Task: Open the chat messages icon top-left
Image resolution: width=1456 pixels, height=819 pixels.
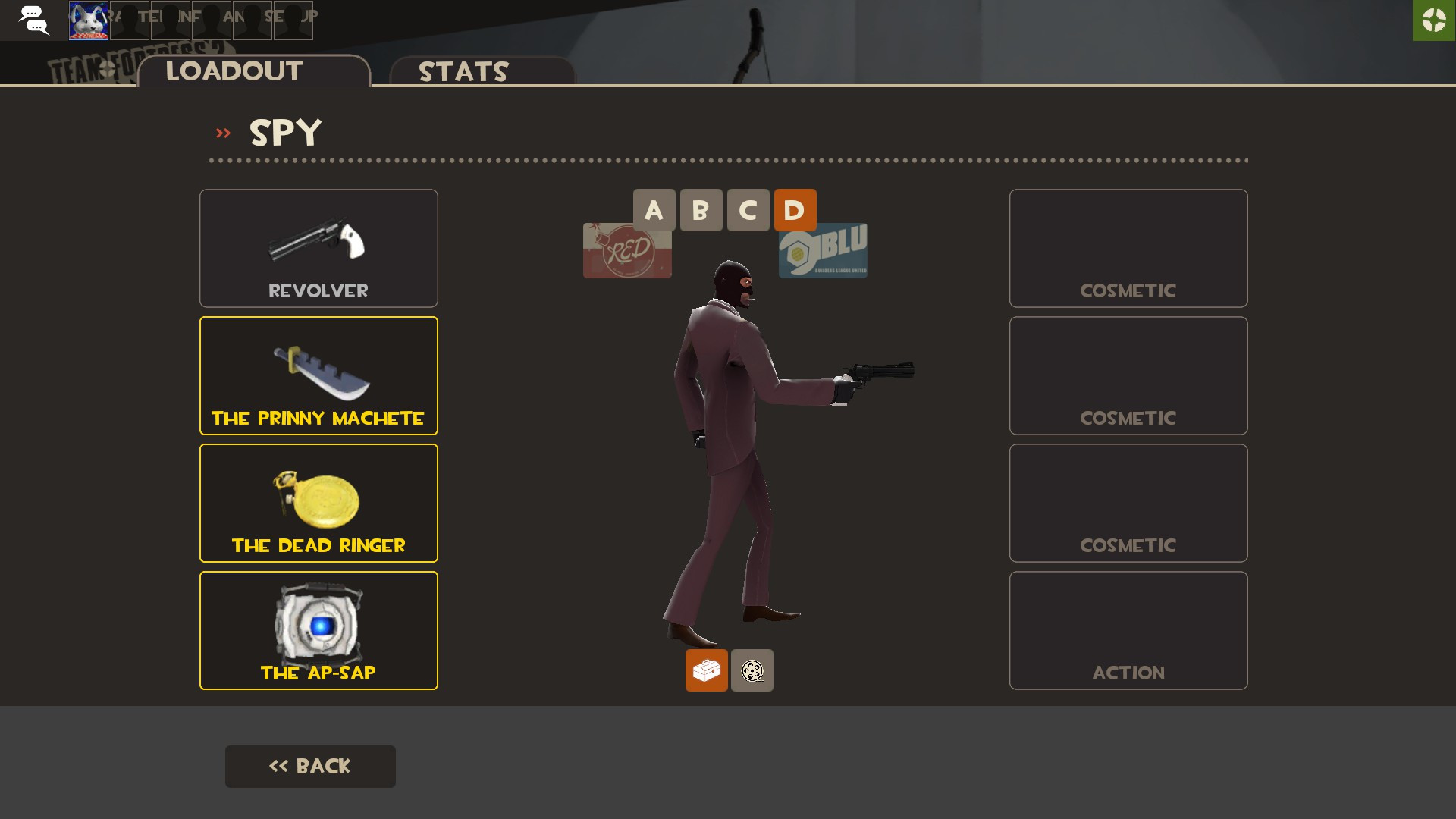Action: click(x=34, y=20)
